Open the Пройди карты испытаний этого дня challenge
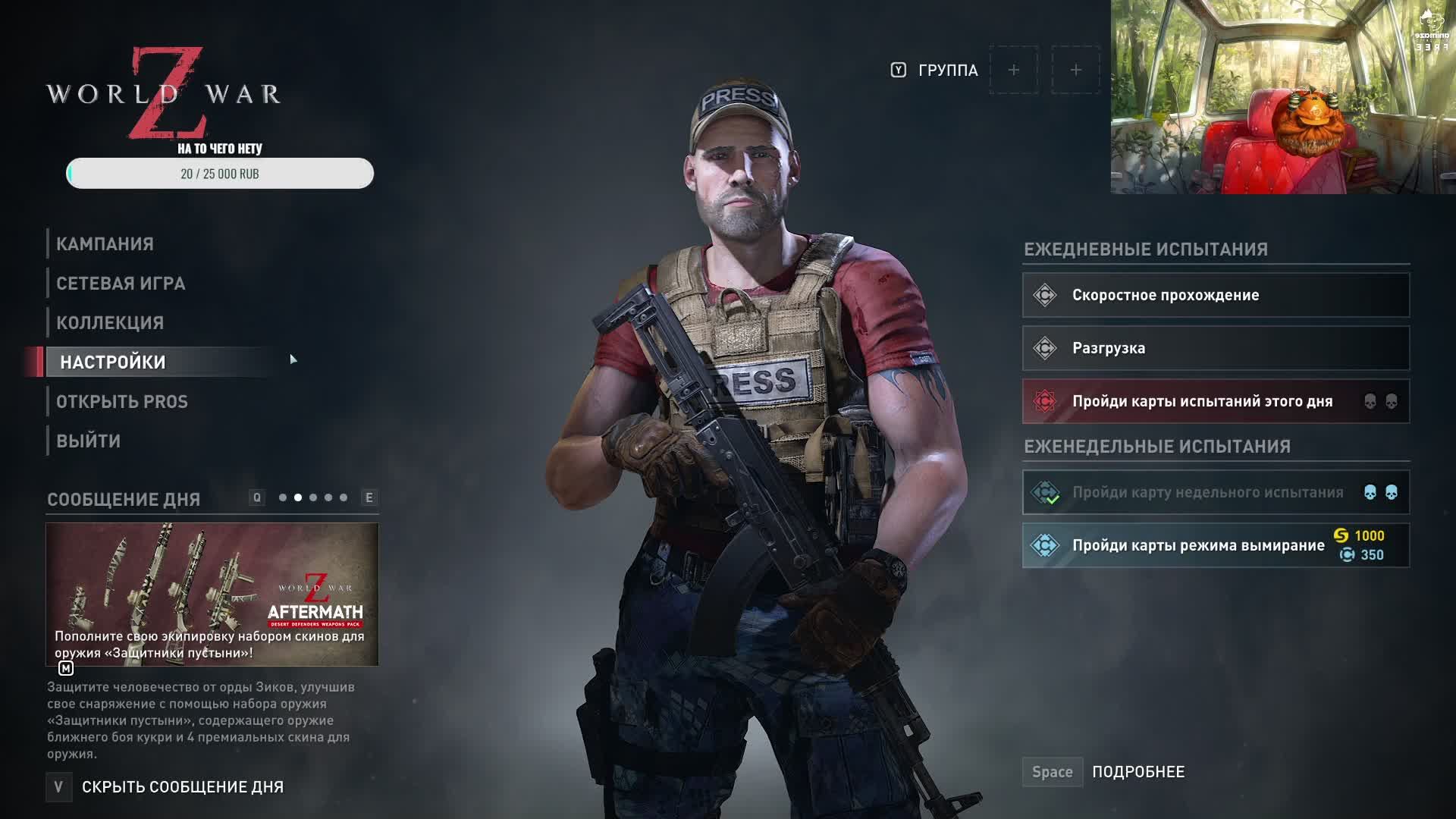 click(1216, 401)
